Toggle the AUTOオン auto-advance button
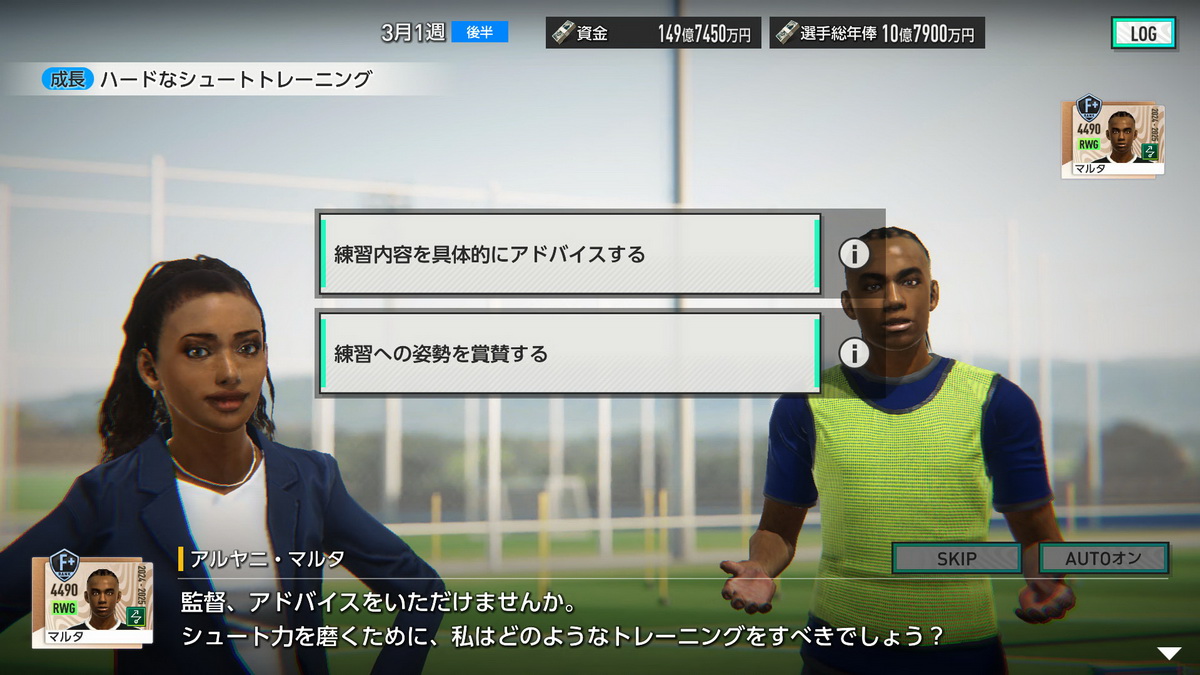Image resolution: width=1200 pixels, height=675 pixels. [1103, 558]
